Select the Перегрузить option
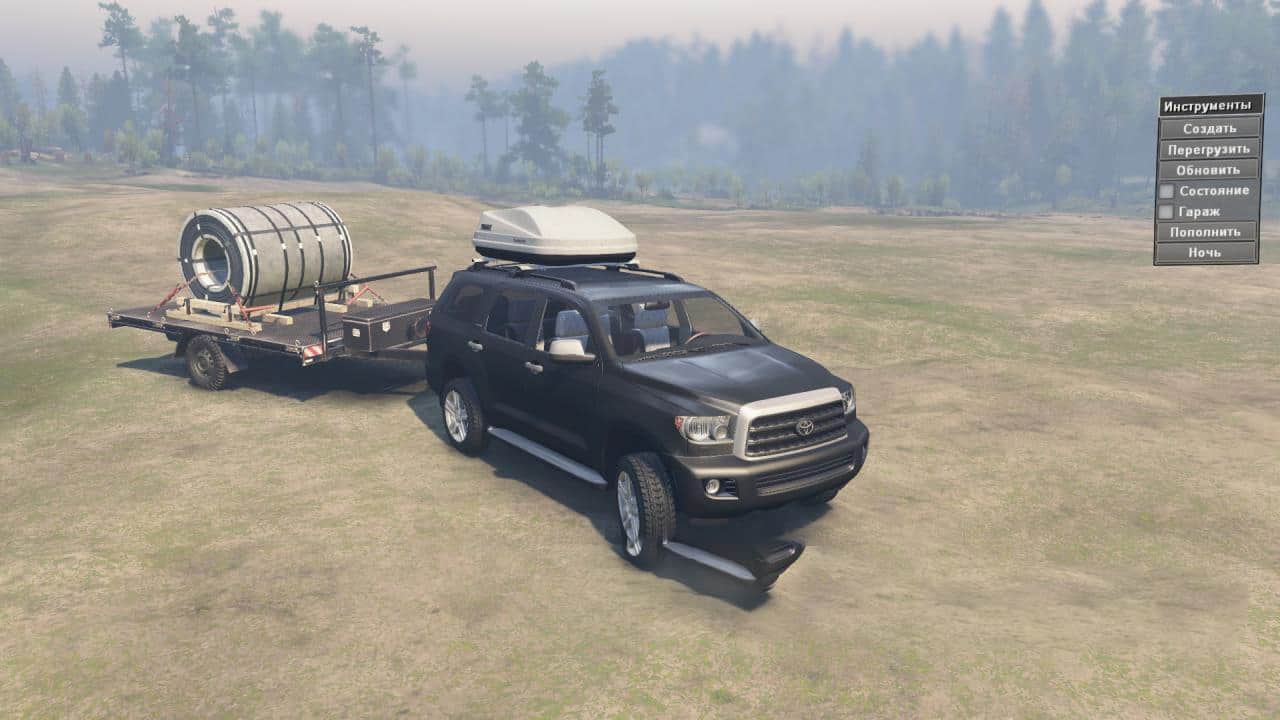The image size is (1280, 720). pos(1209,149)
